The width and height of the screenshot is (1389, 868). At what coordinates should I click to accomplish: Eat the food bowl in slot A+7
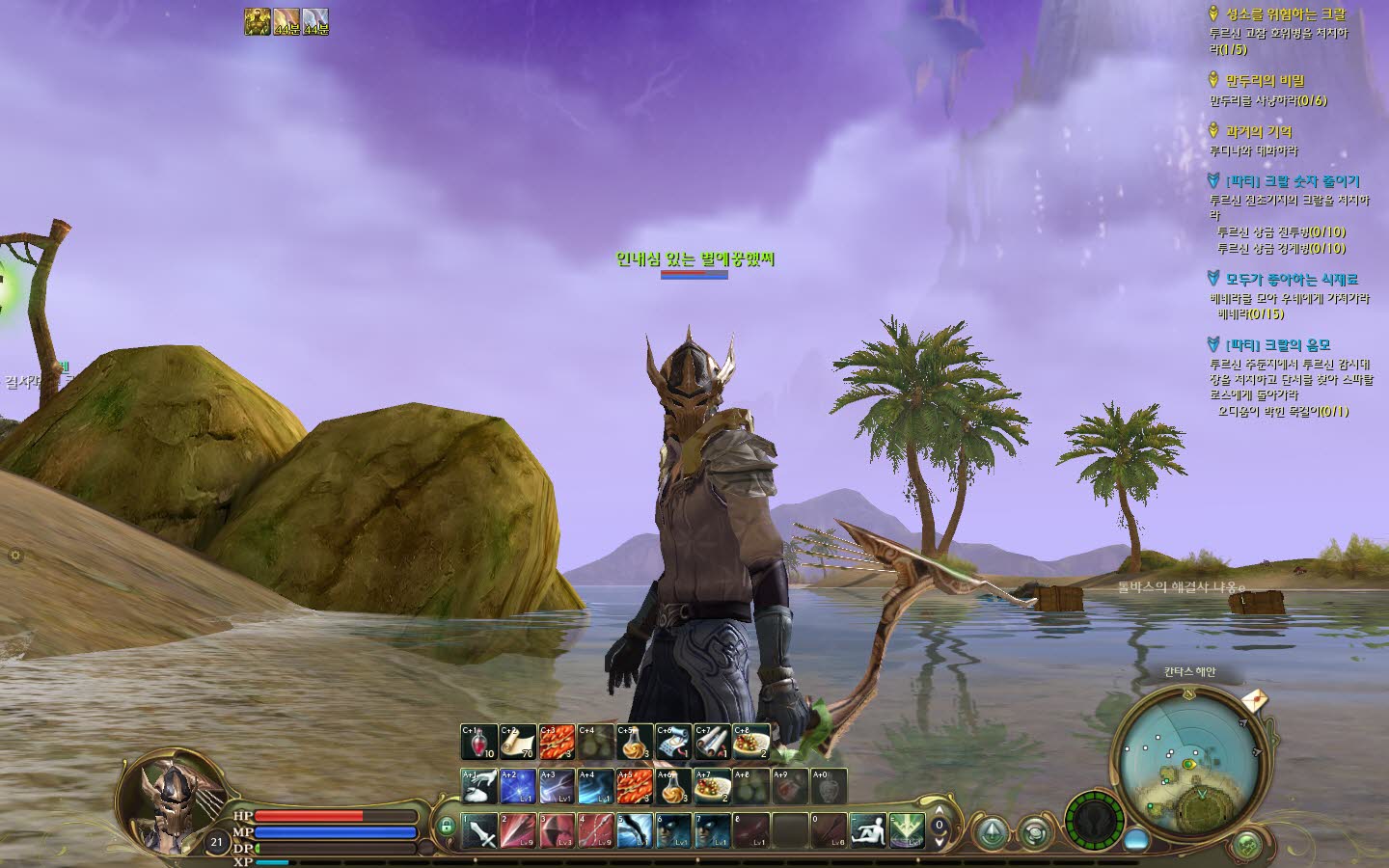(712, 786)
